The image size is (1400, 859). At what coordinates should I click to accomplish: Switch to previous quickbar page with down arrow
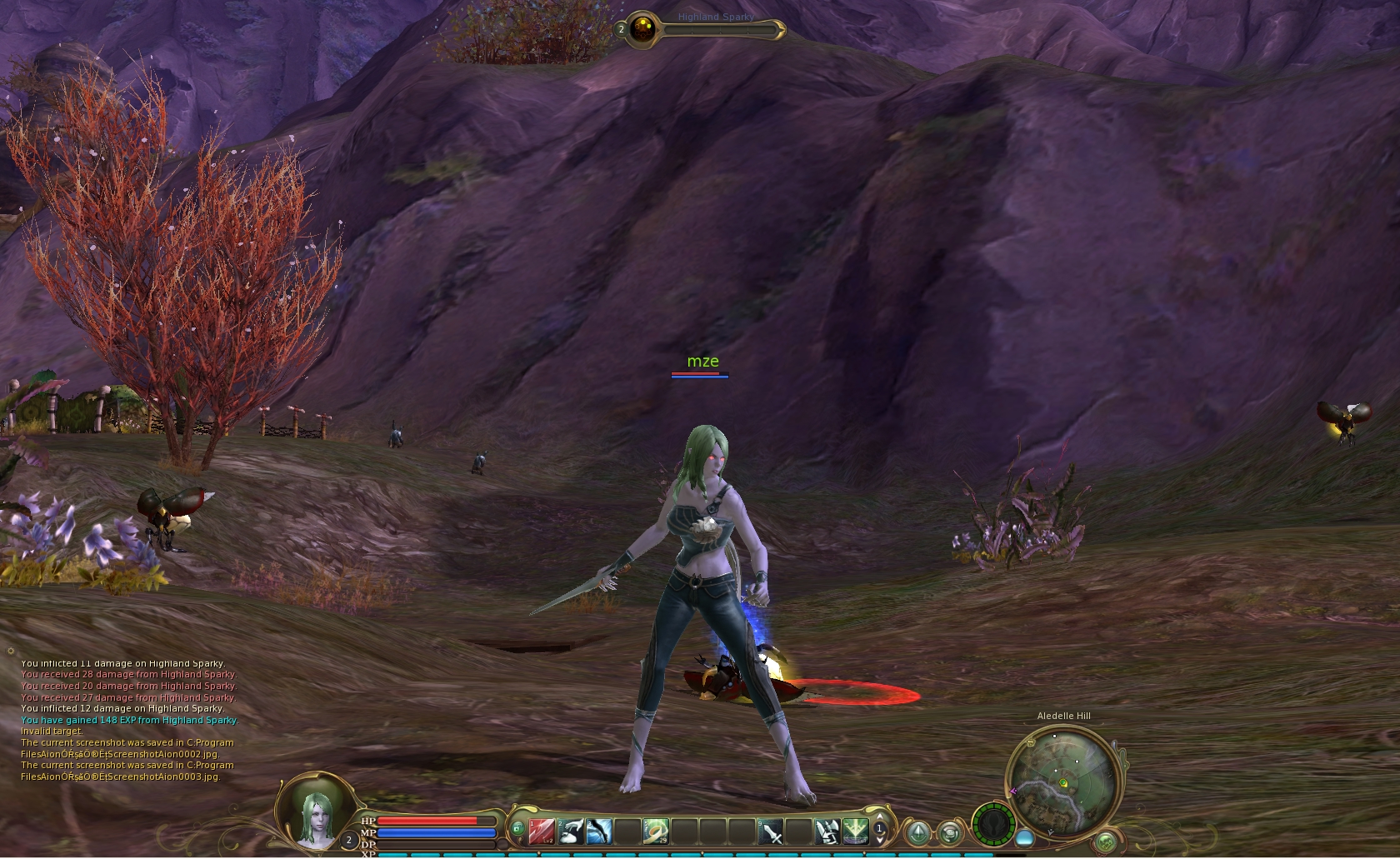[880, 840]
